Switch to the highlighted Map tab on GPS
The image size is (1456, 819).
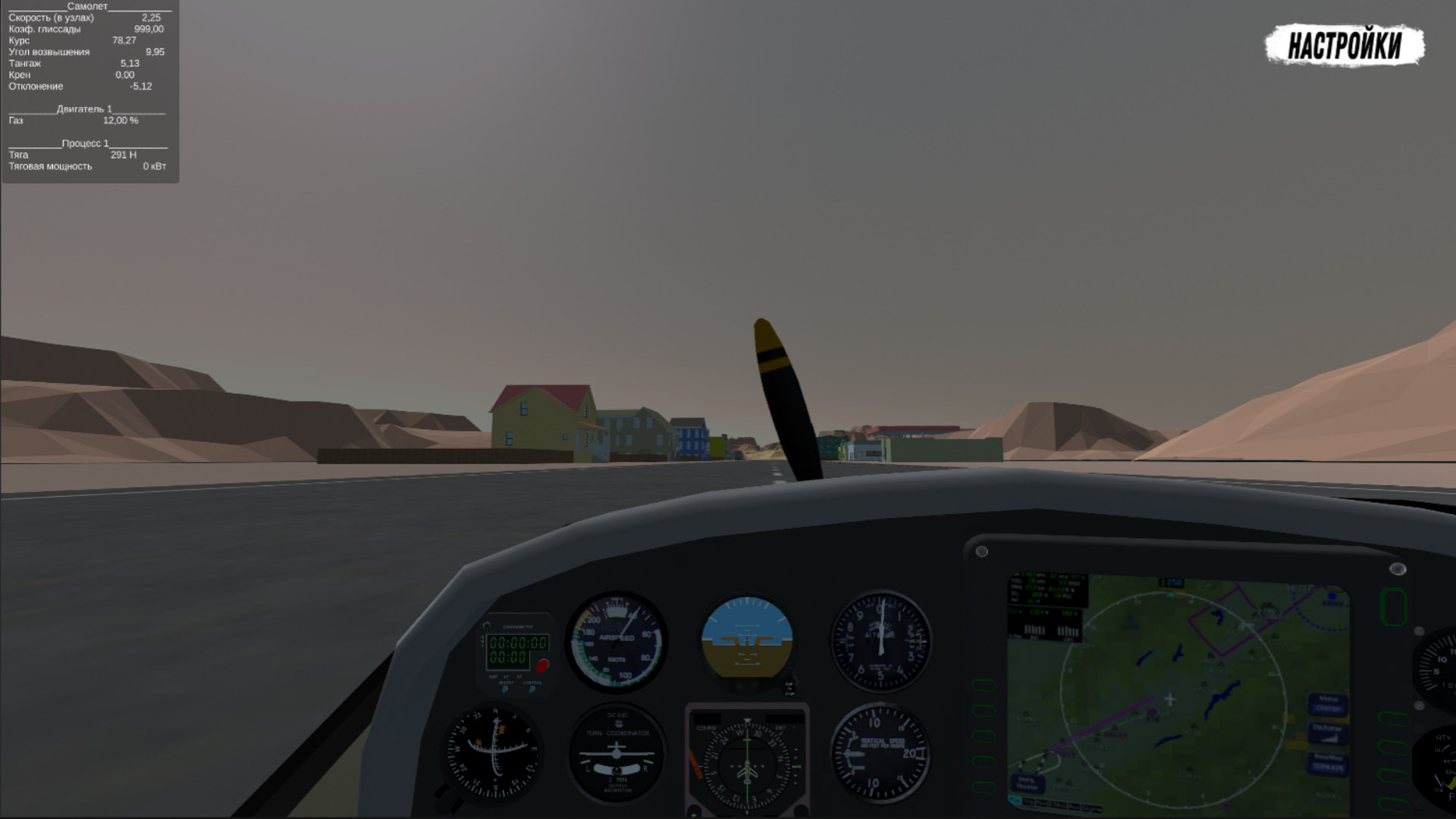click(1015, 800)
